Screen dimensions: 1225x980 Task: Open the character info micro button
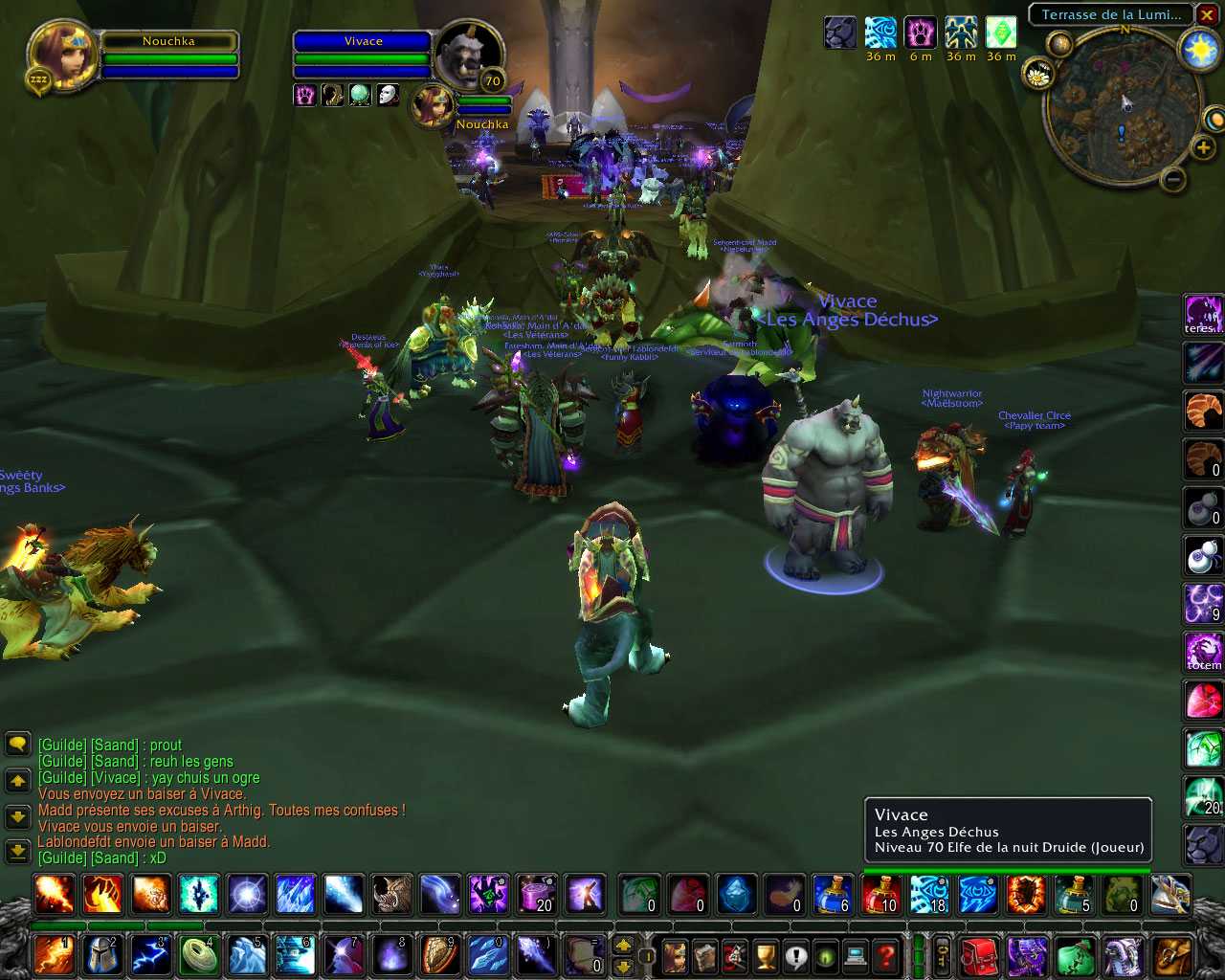point(676,955)
